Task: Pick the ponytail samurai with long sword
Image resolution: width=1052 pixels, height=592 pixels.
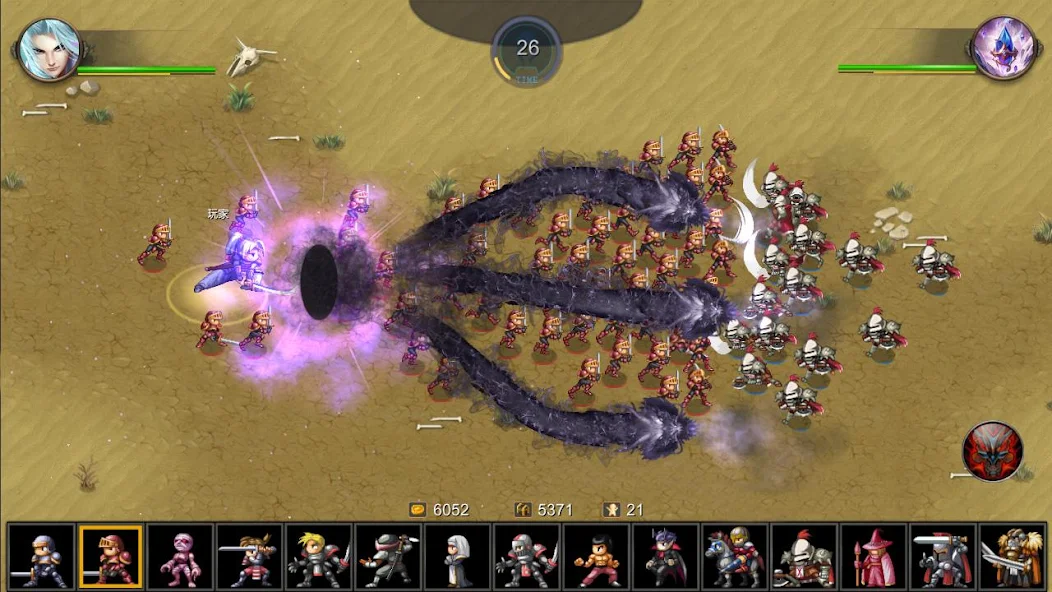Action: point(249,556)
